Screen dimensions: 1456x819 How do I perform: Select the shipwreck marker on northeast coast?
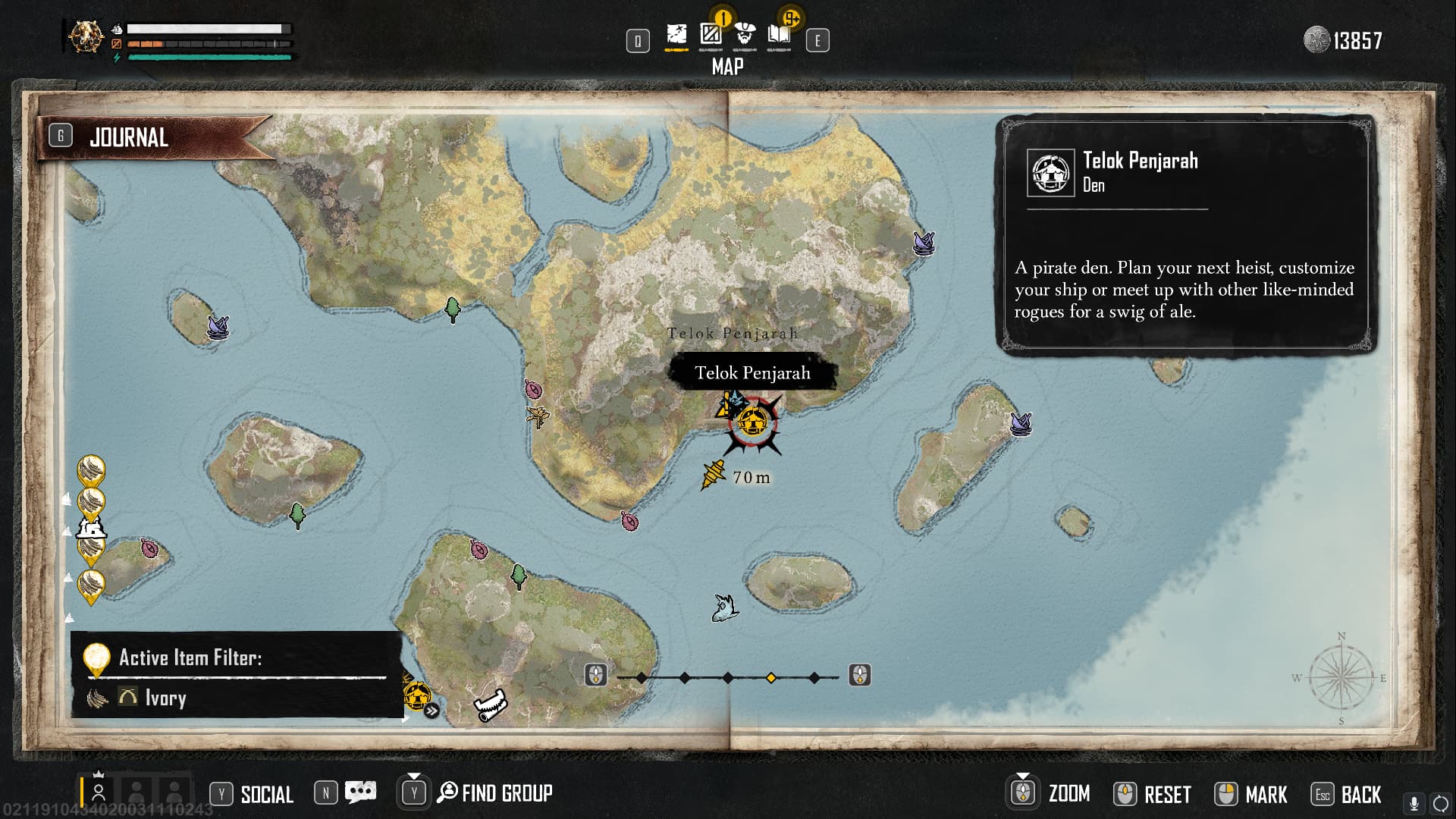(923, 243)
